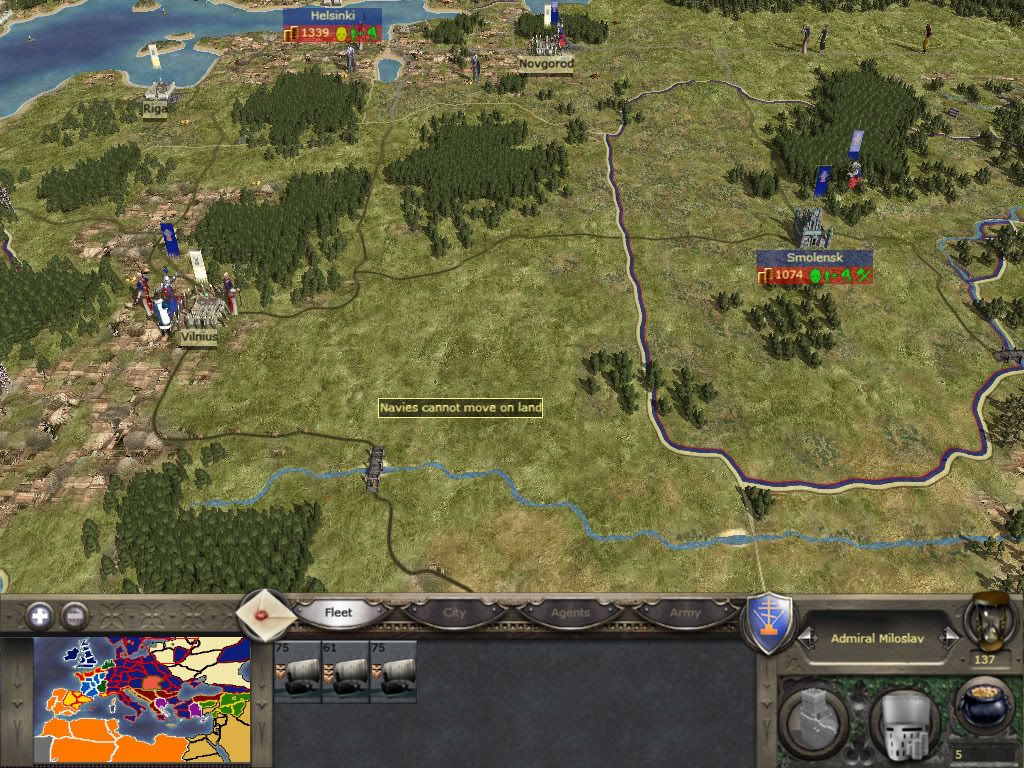Image resolution: width=1024 pixels, height=768 pixels.
Task: Select the Helsinki settlement label
Action: pyautogui.click(x=332, y=17)
